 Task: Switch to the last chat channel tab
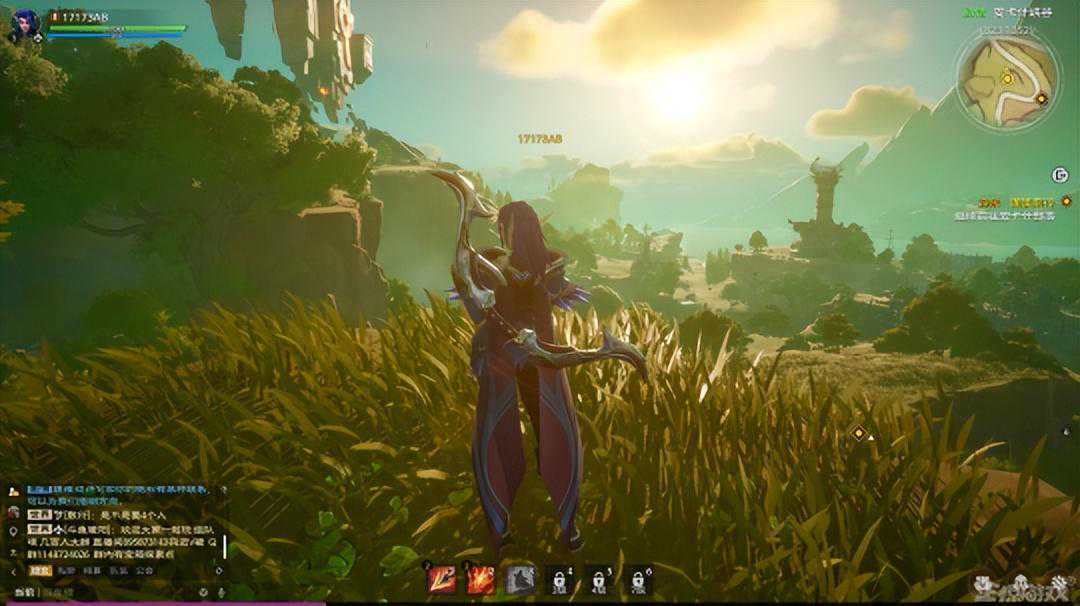145,570
